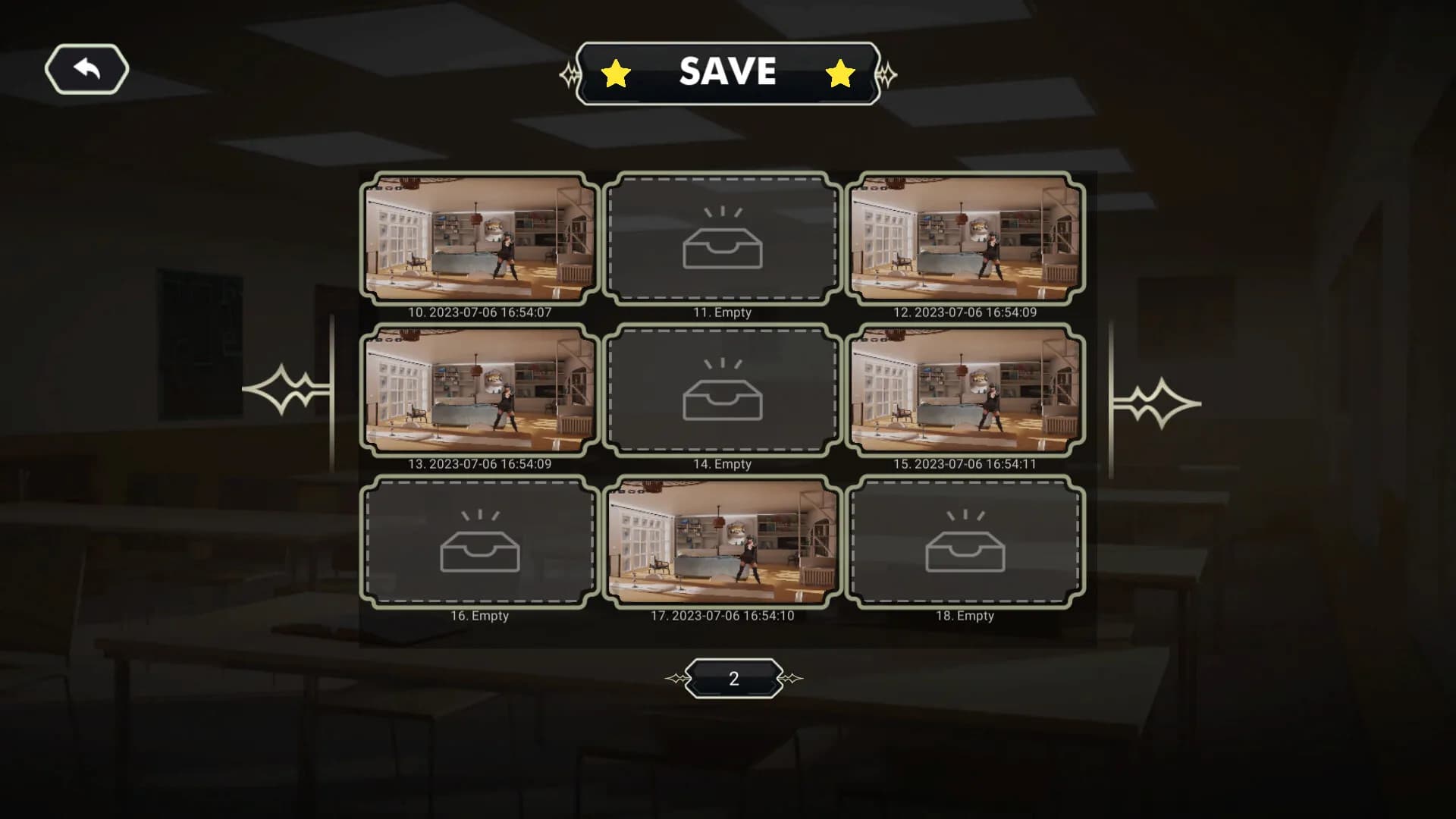
Task: Click the inbox icon in empty slot 11
Action: (723, 246)
